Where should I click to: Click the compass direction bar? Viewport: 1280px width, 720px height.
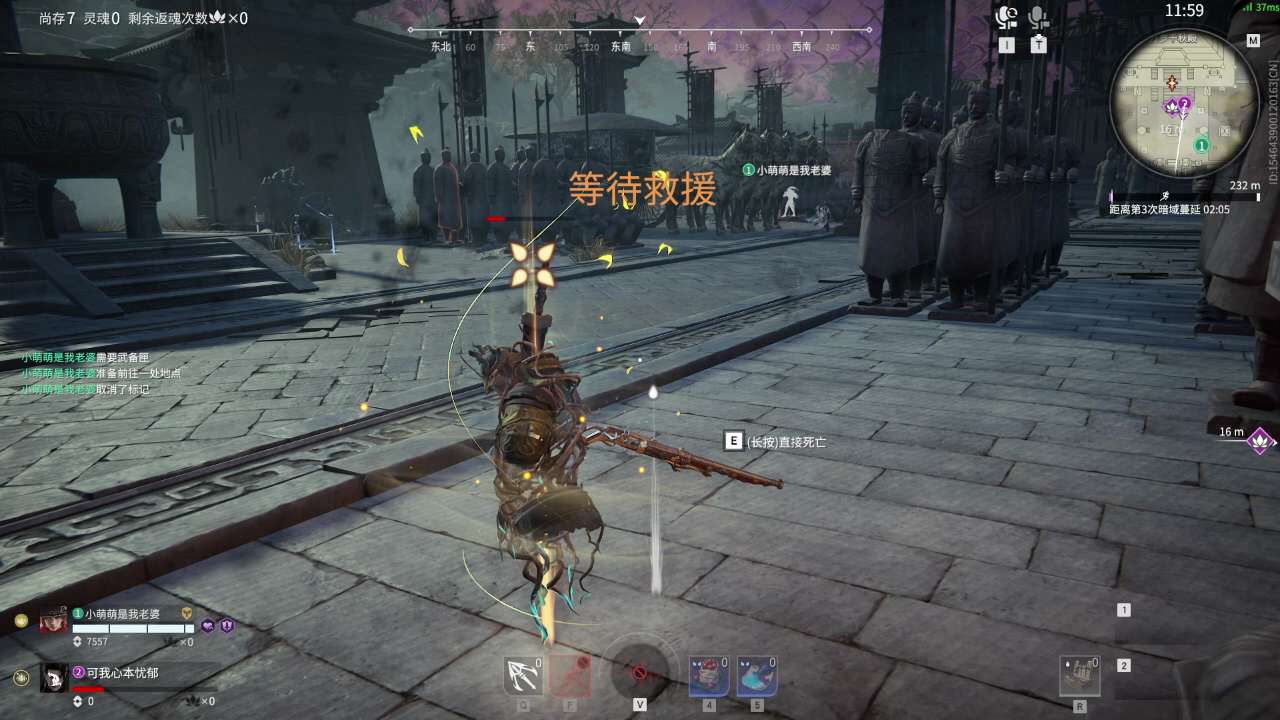pyautogui.click(x=640, y=40)
